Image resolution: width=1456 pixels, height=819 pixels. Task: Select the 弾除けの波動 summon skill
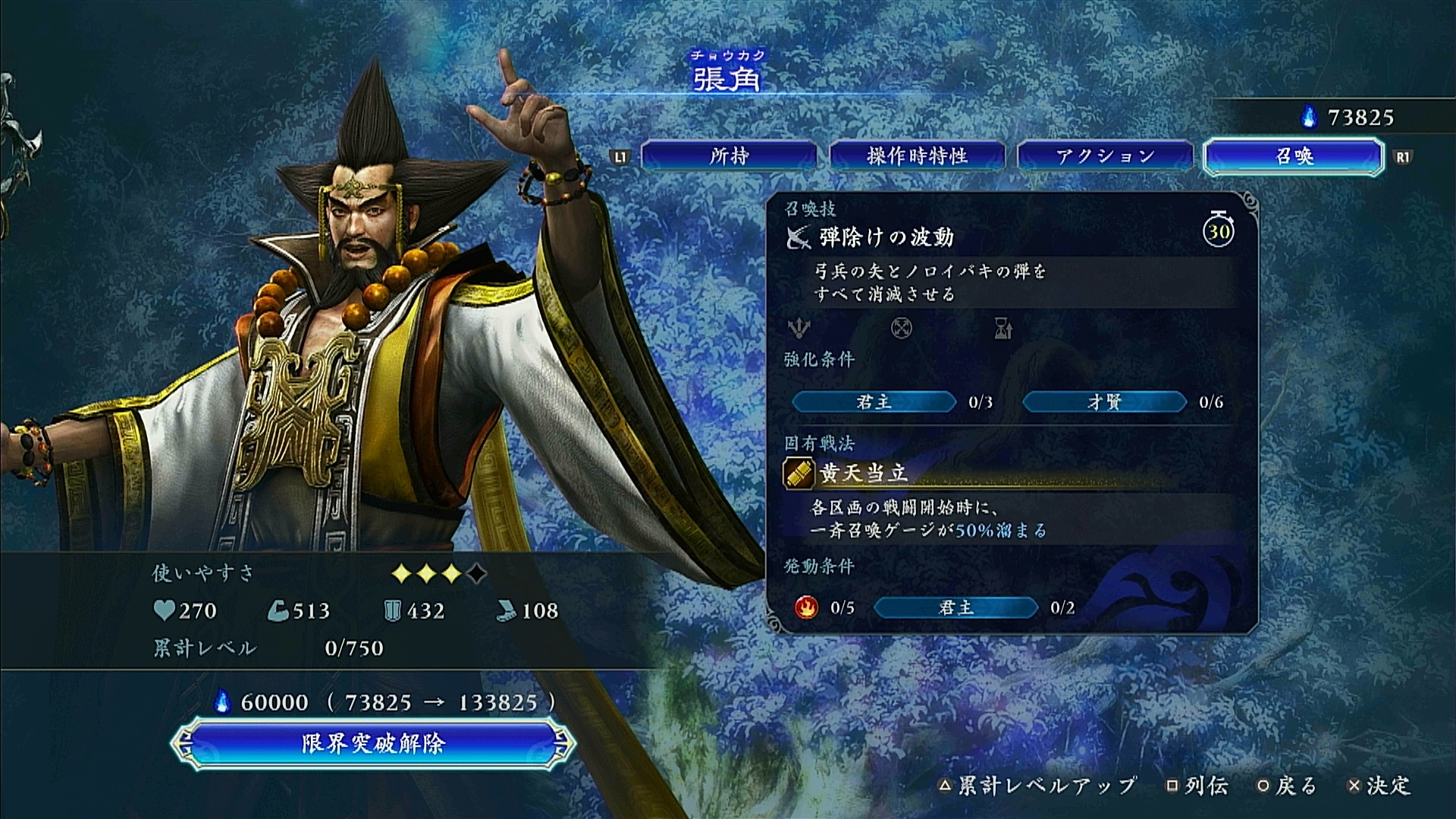click(886, 237)
